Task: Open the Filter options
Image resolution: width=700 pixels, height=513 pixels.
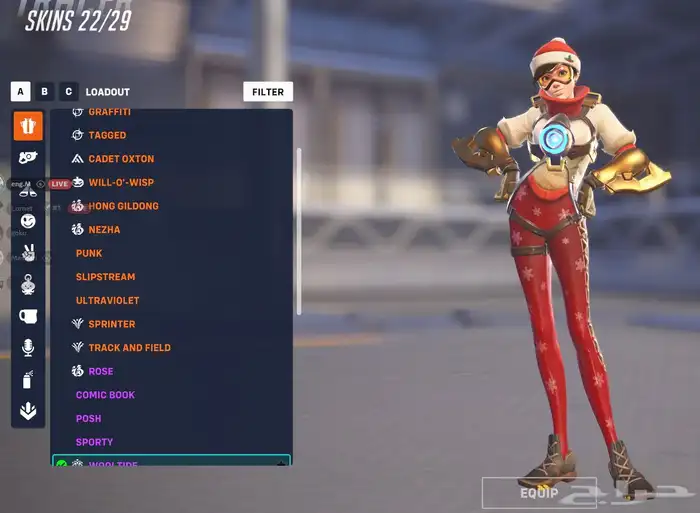Action: click(x=267, y=92)
